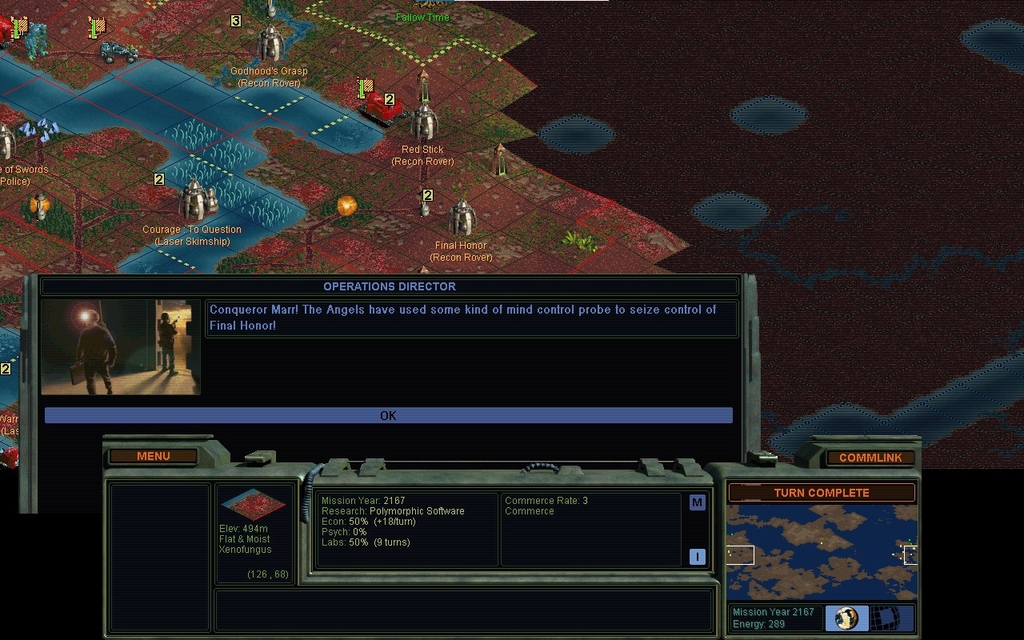Toggle the M button in info panel

(x=697, y=503)
